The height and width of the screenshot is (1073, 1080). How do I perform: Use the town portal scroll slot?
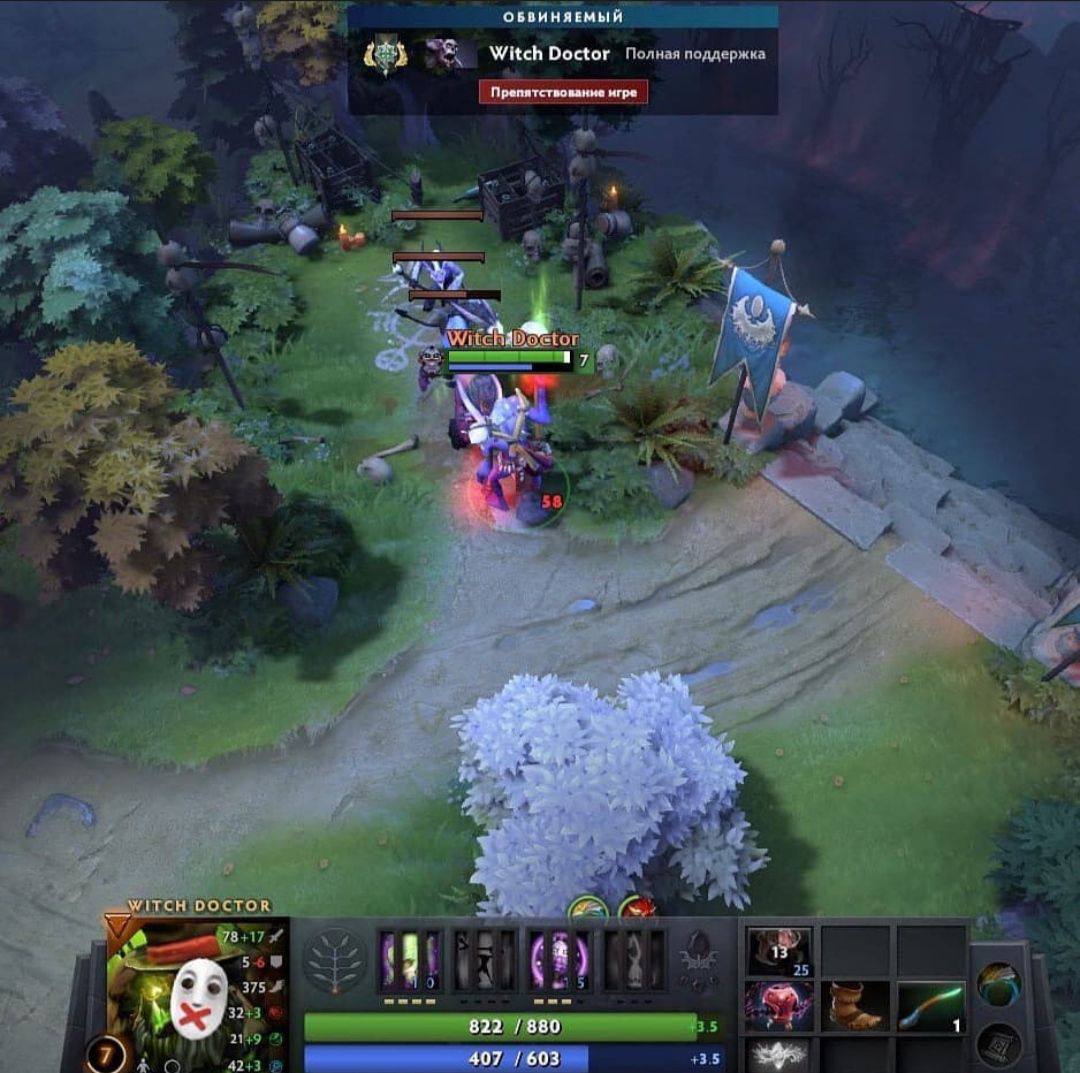999,1045
